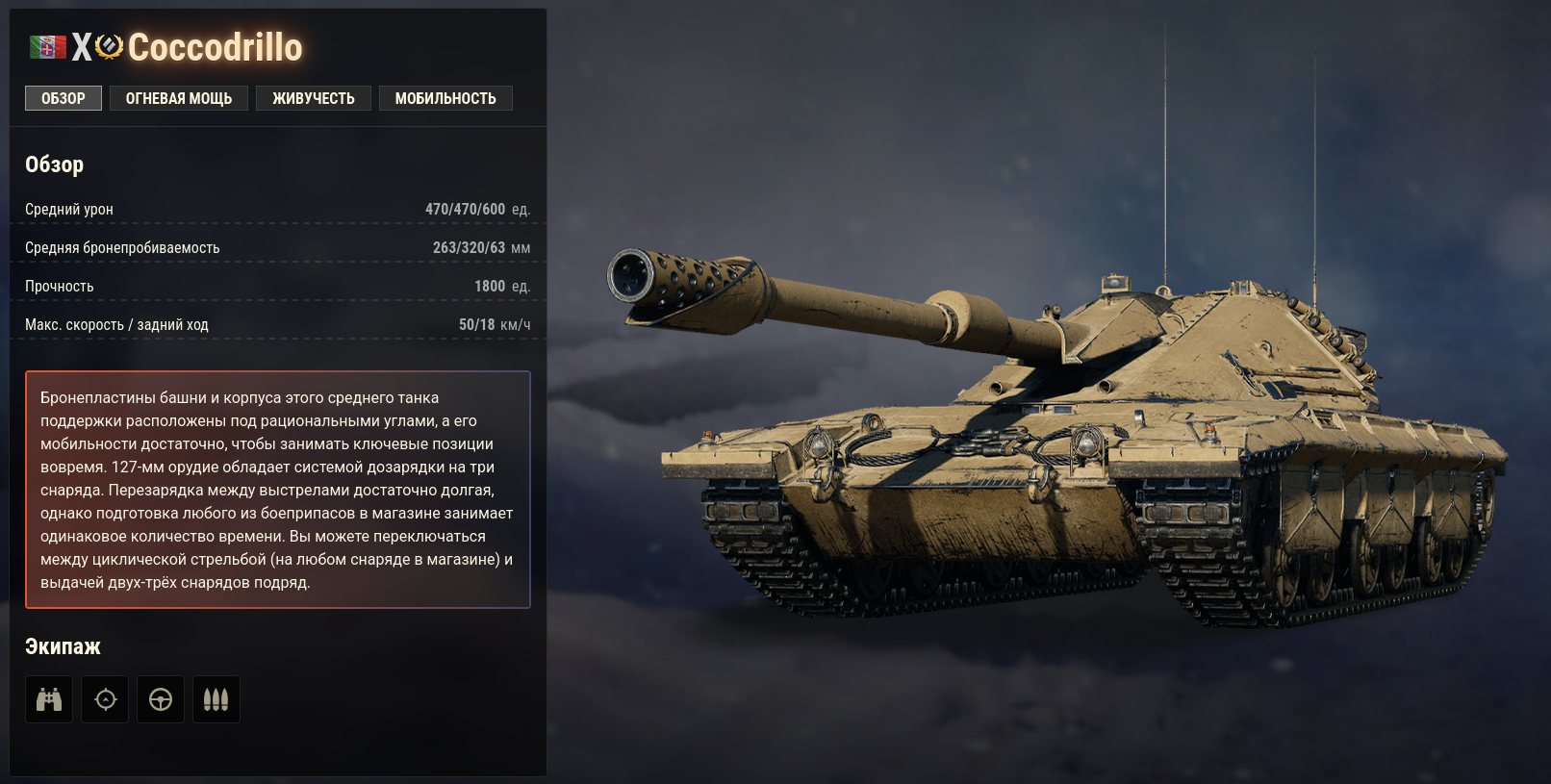The image size is (1551, 784).
Task: Click the commander binoculars crew icon
Action: point(49,699)
